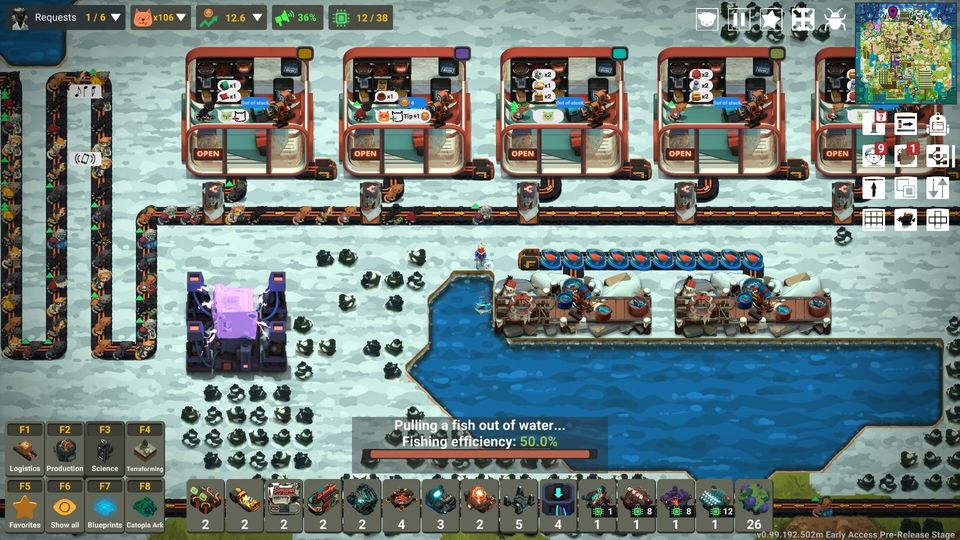Open the Blueprints category
This screenshot has width=960, height=540.
[105, 506]
